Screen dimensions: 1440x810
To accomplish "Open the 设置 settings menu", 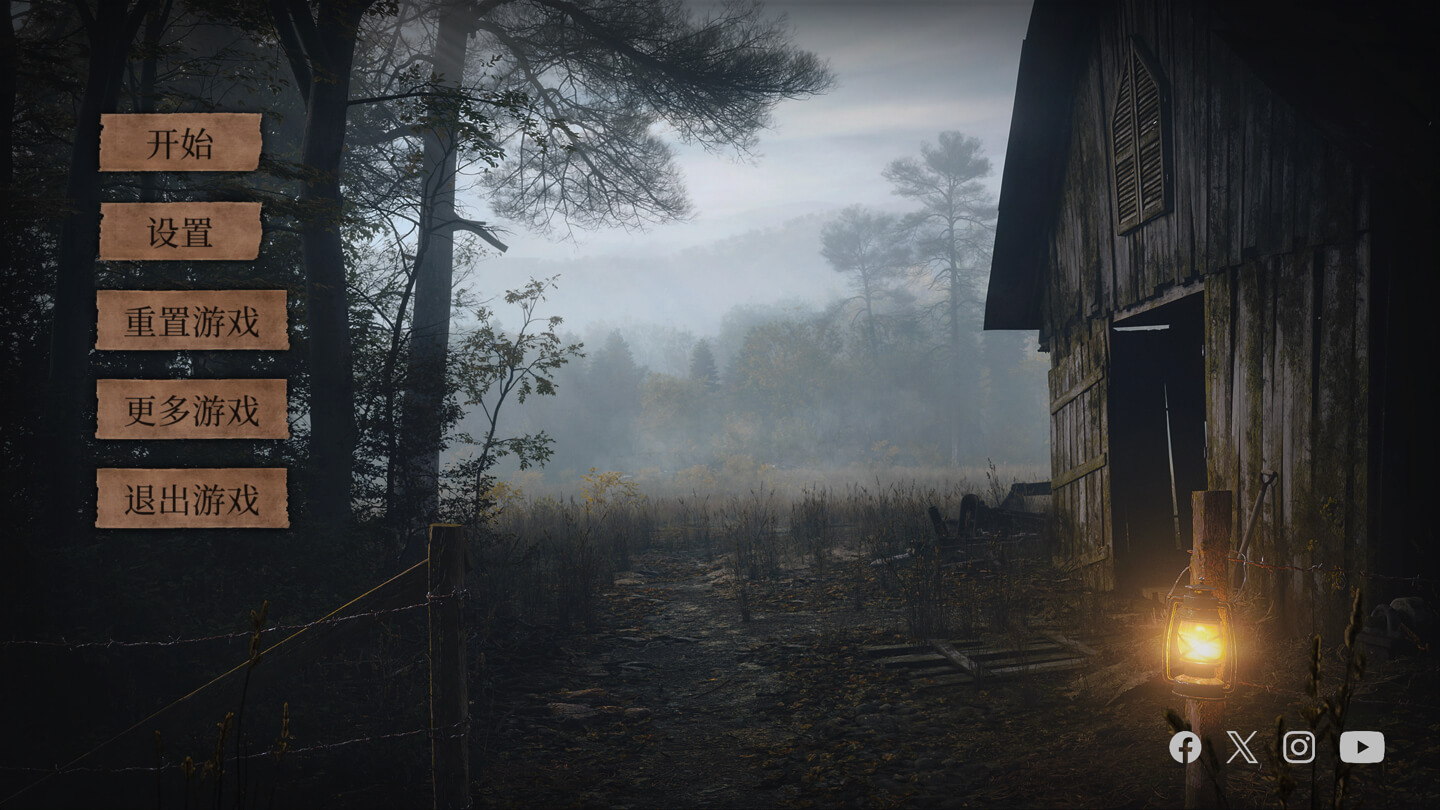I will 180,232.
